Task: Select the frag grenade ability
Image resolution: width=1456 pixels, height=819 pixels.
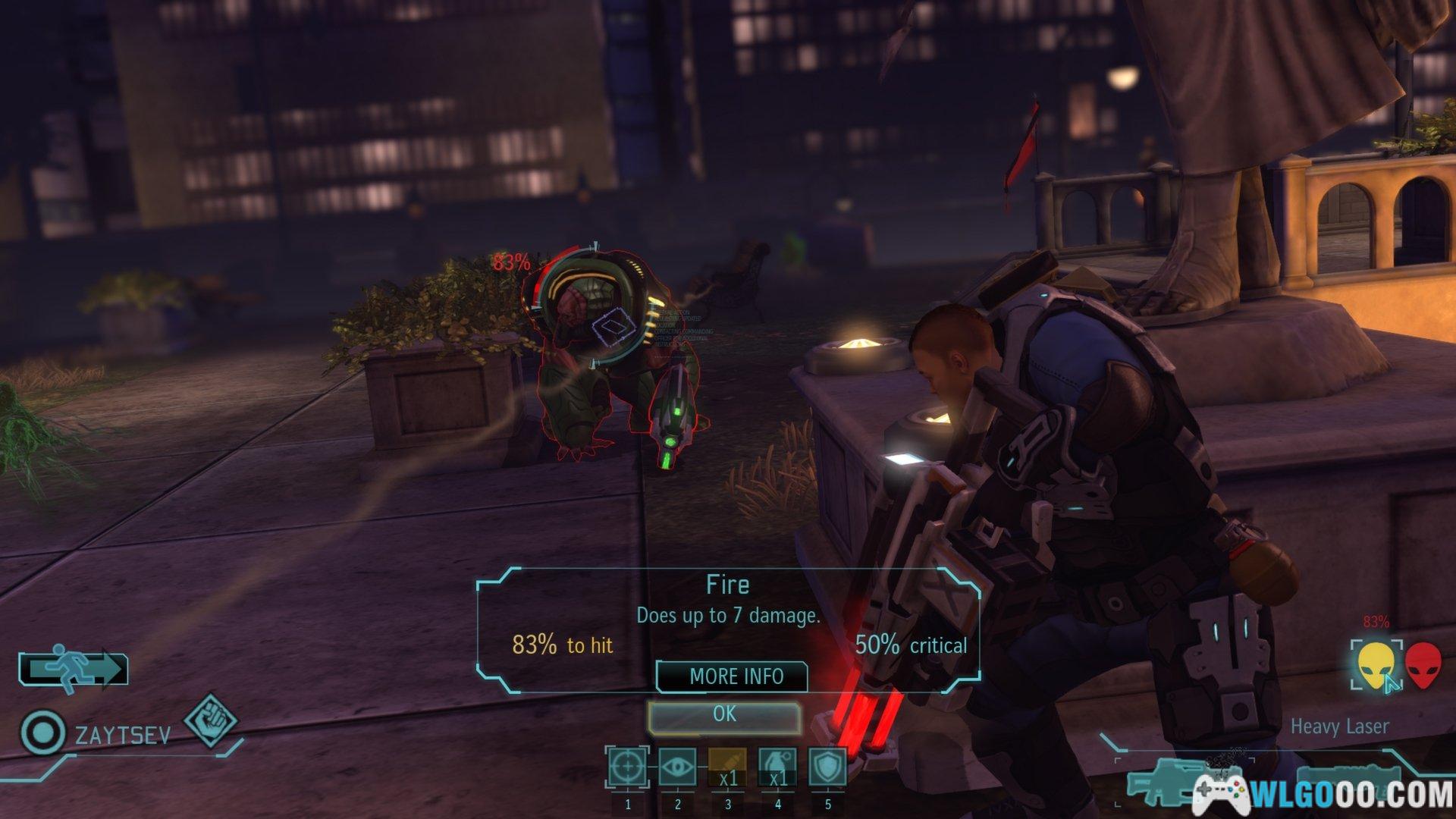Action: pos(778,767)
